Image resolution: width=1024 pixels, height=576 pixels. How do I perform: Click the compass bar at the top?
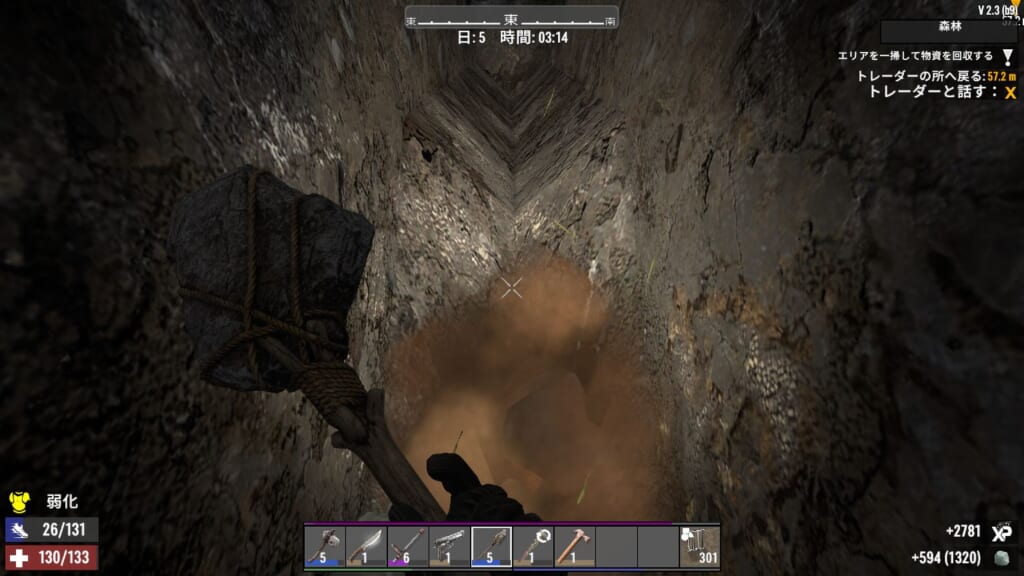(x=511, y=18)
